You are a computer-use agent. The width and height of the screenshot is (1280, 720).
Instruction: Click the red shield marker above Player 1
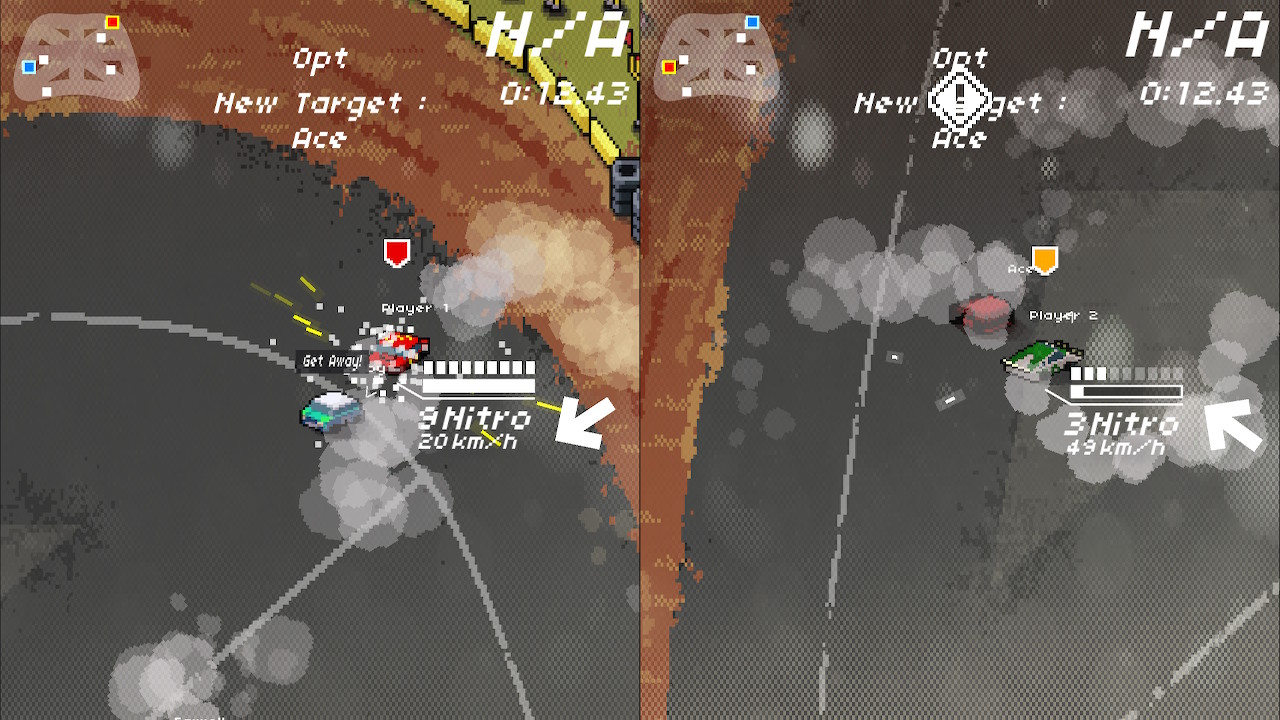tap(396, 252)
